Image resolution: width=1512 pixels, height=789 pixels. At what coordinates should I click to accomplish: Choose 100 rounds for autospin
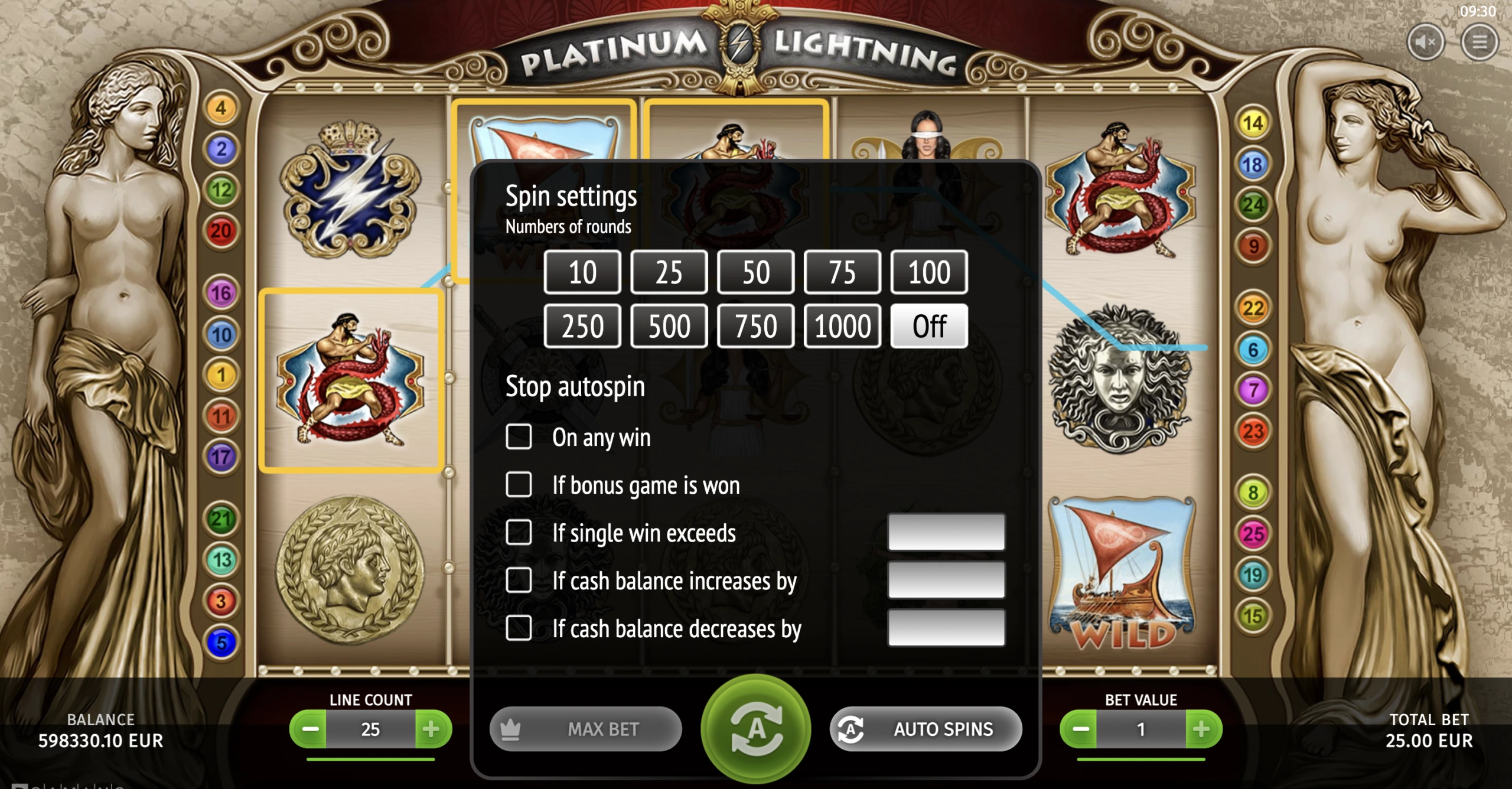point(928,272)
